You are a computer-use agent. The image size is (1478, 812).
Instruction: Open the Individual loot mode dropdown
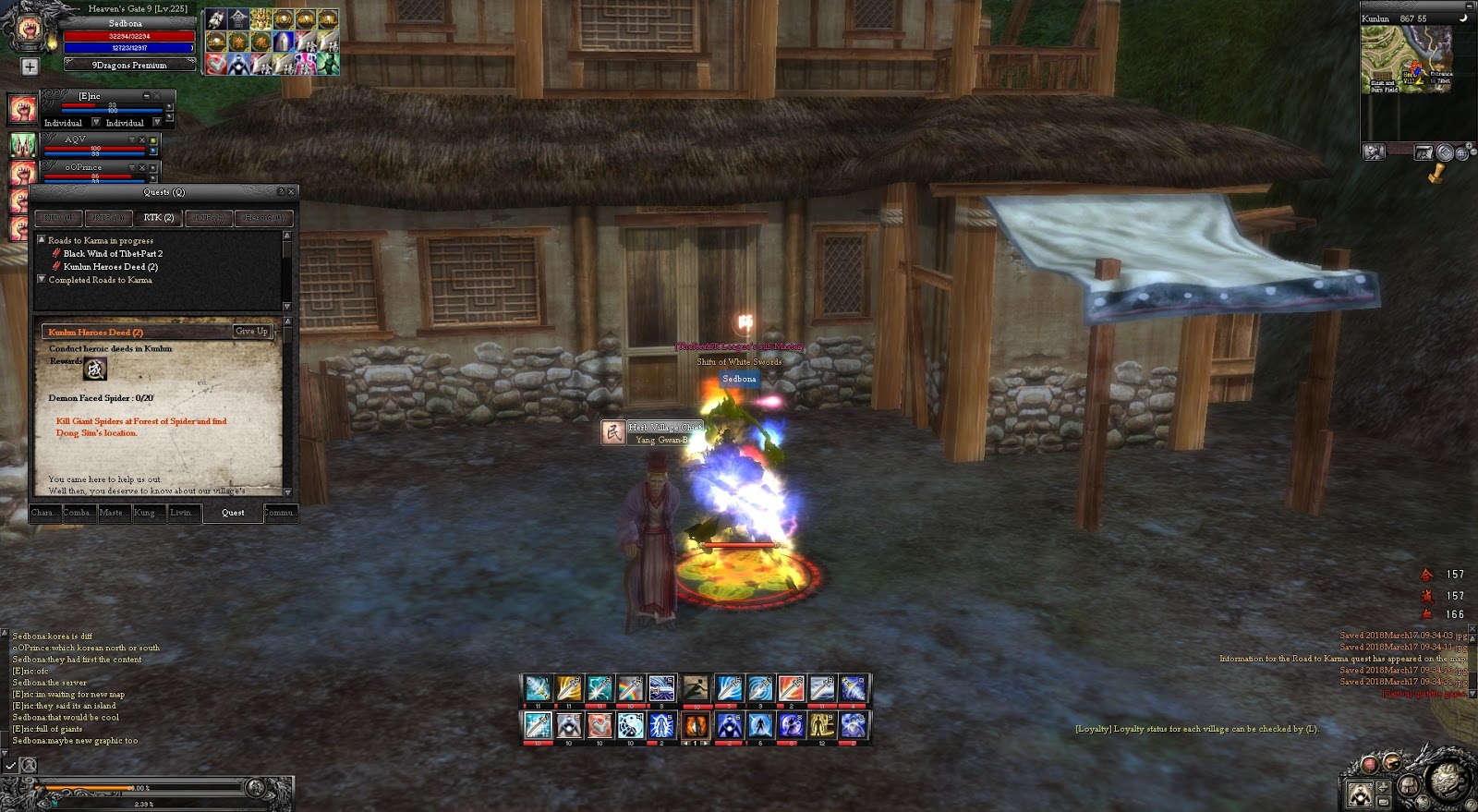pyautogui.click(x=95, y=123)
